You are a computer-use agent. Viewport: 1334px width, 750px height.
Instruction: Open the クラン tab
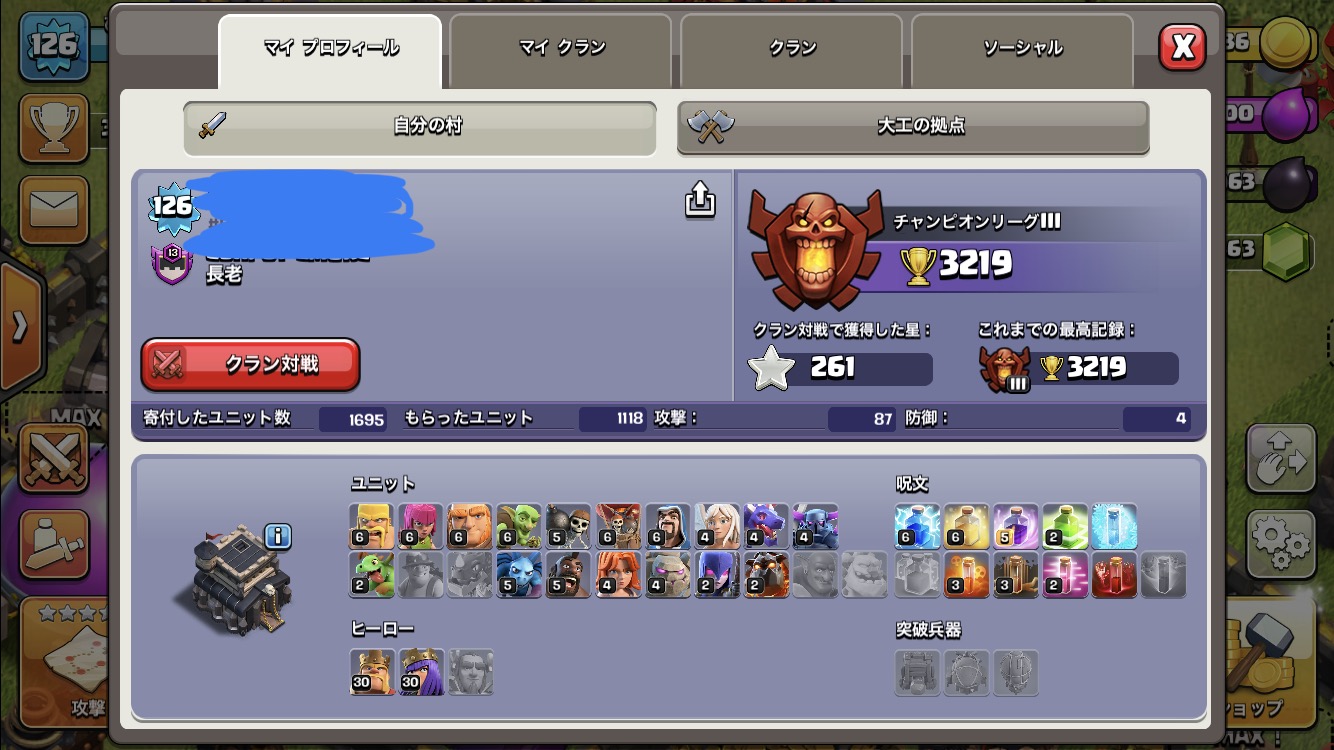[x=792, y=48]
